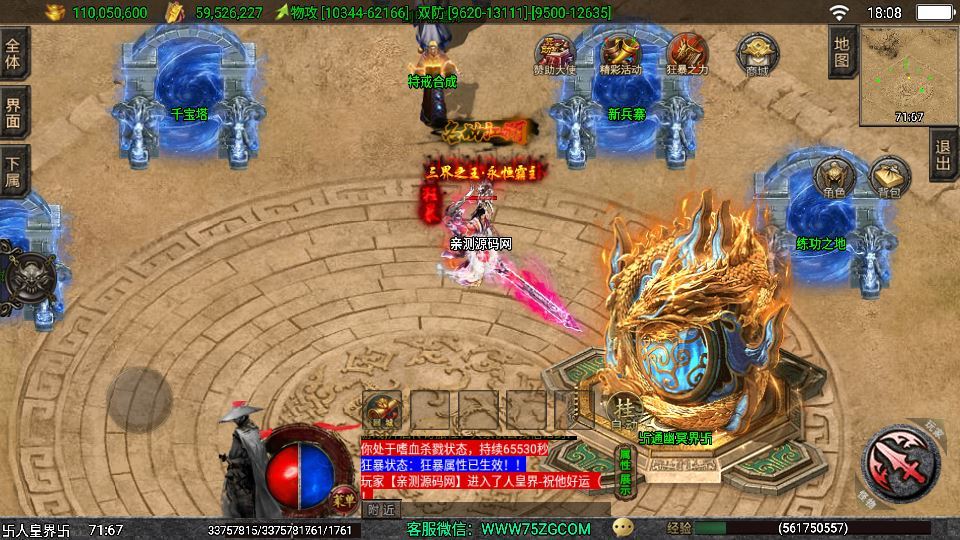Open the minimap
Image resolution: width=960 pixels, height=540 pixels.
coord(908,76)
